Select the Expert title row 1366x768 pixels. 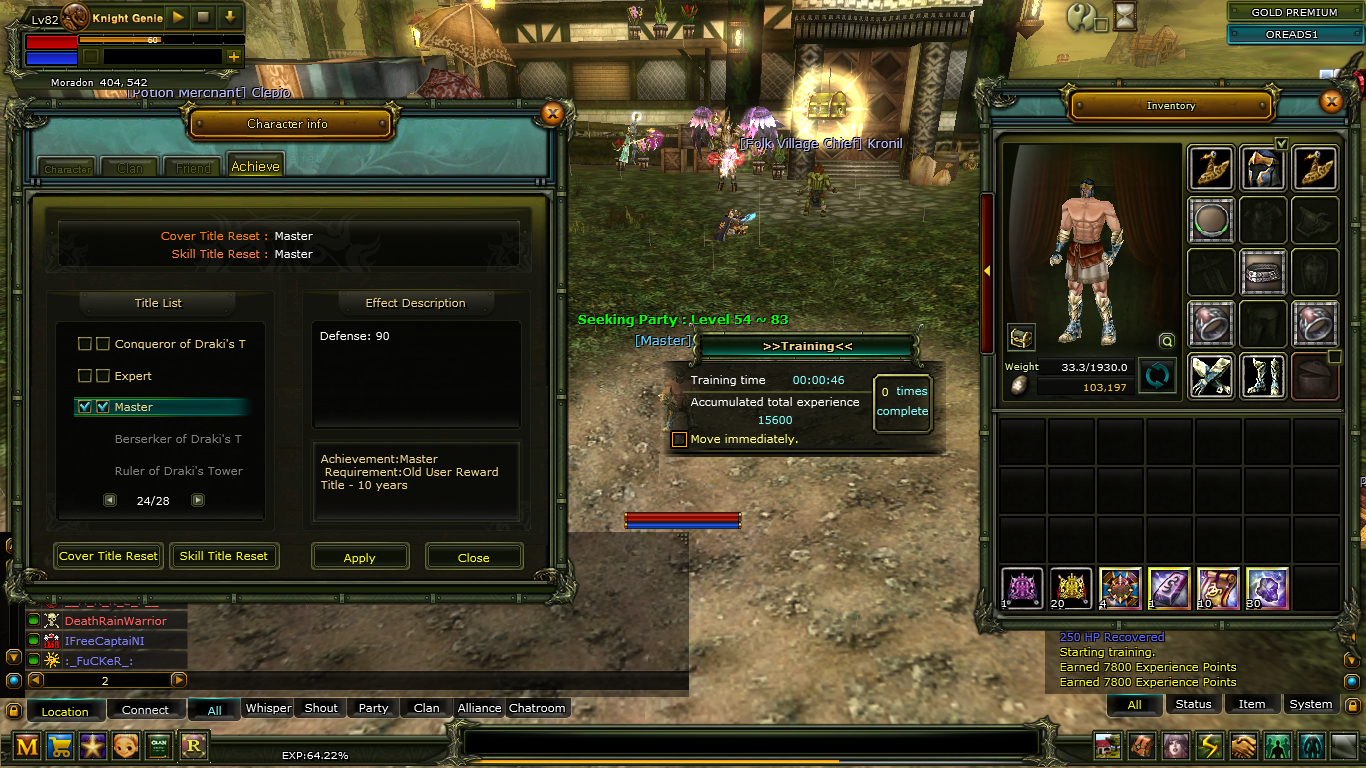pos(133,376)
